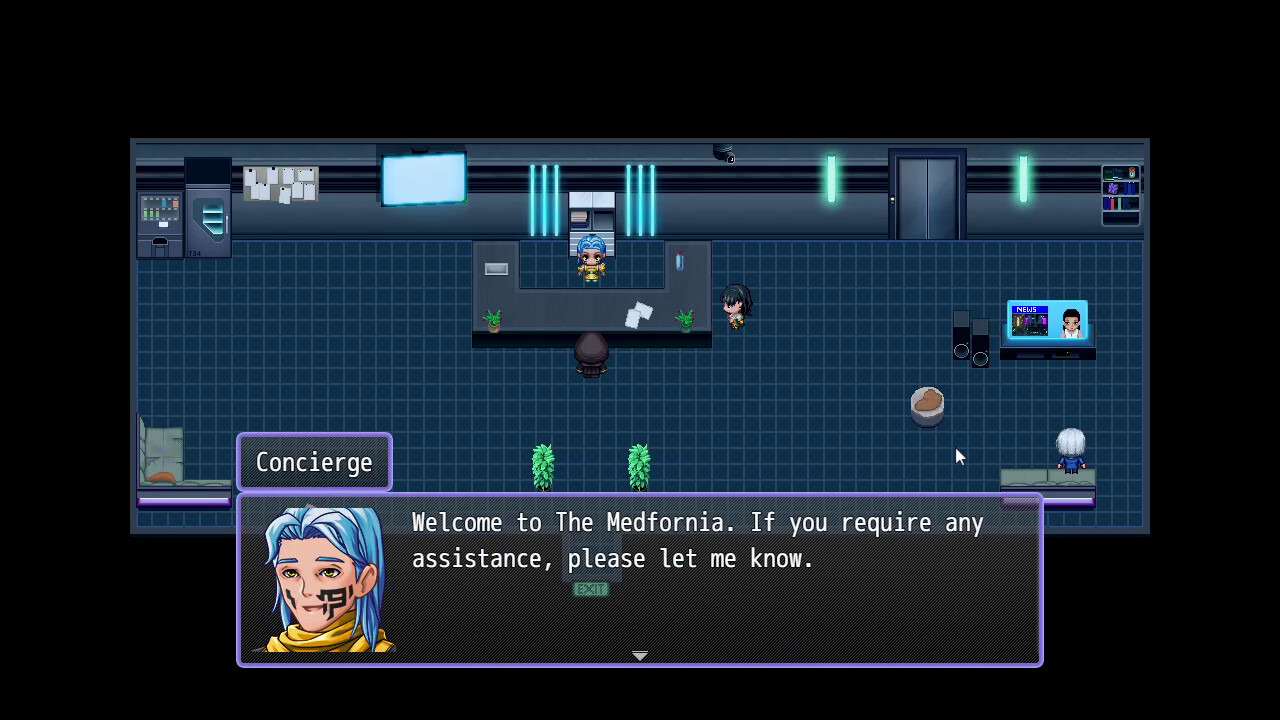Viewport: 1280px width, 720px height.
Task: Click the concierge portrait in the dialogue box
Action: tap(325, 580)
